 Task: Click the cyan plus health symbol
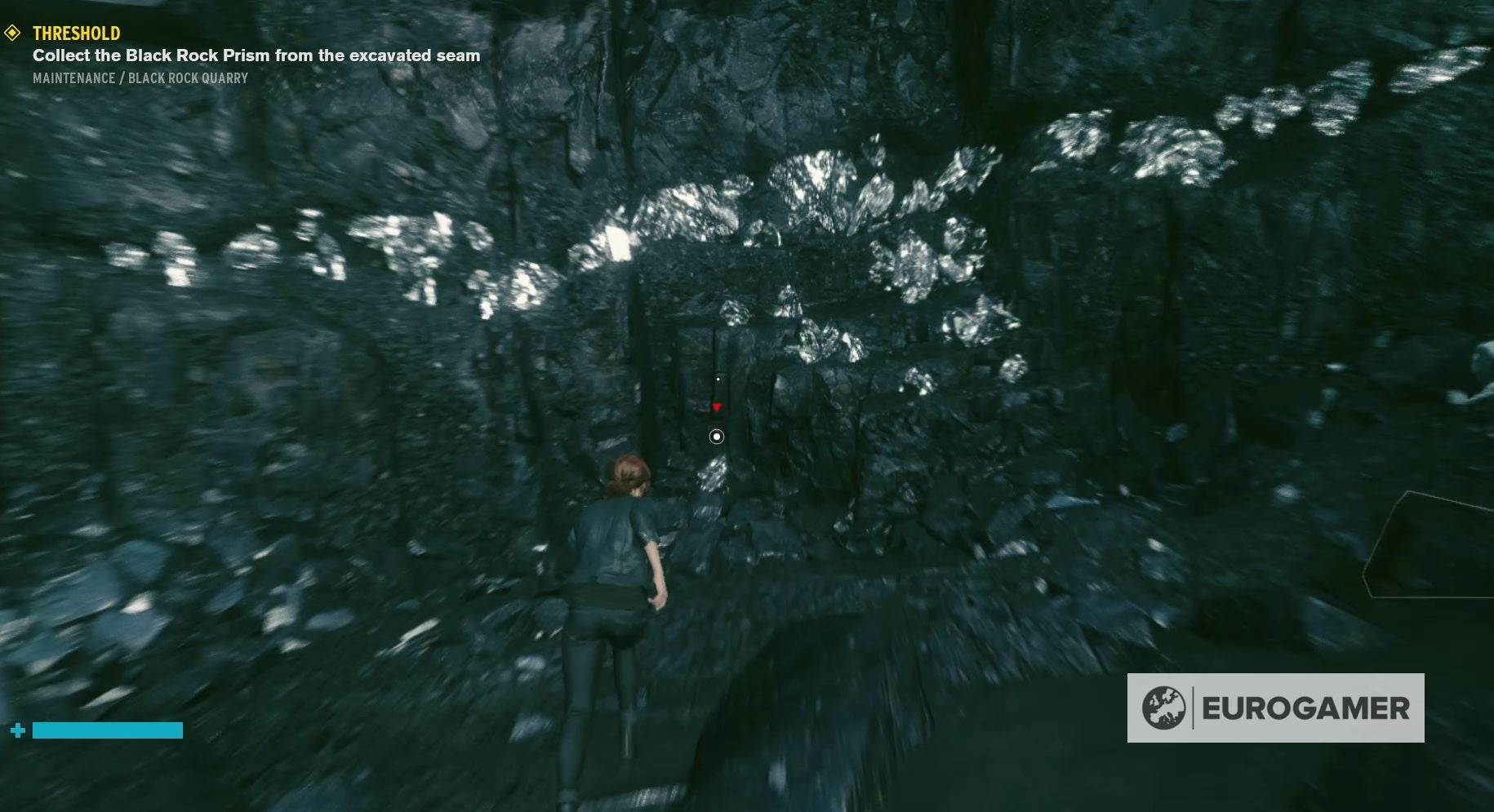18,730
